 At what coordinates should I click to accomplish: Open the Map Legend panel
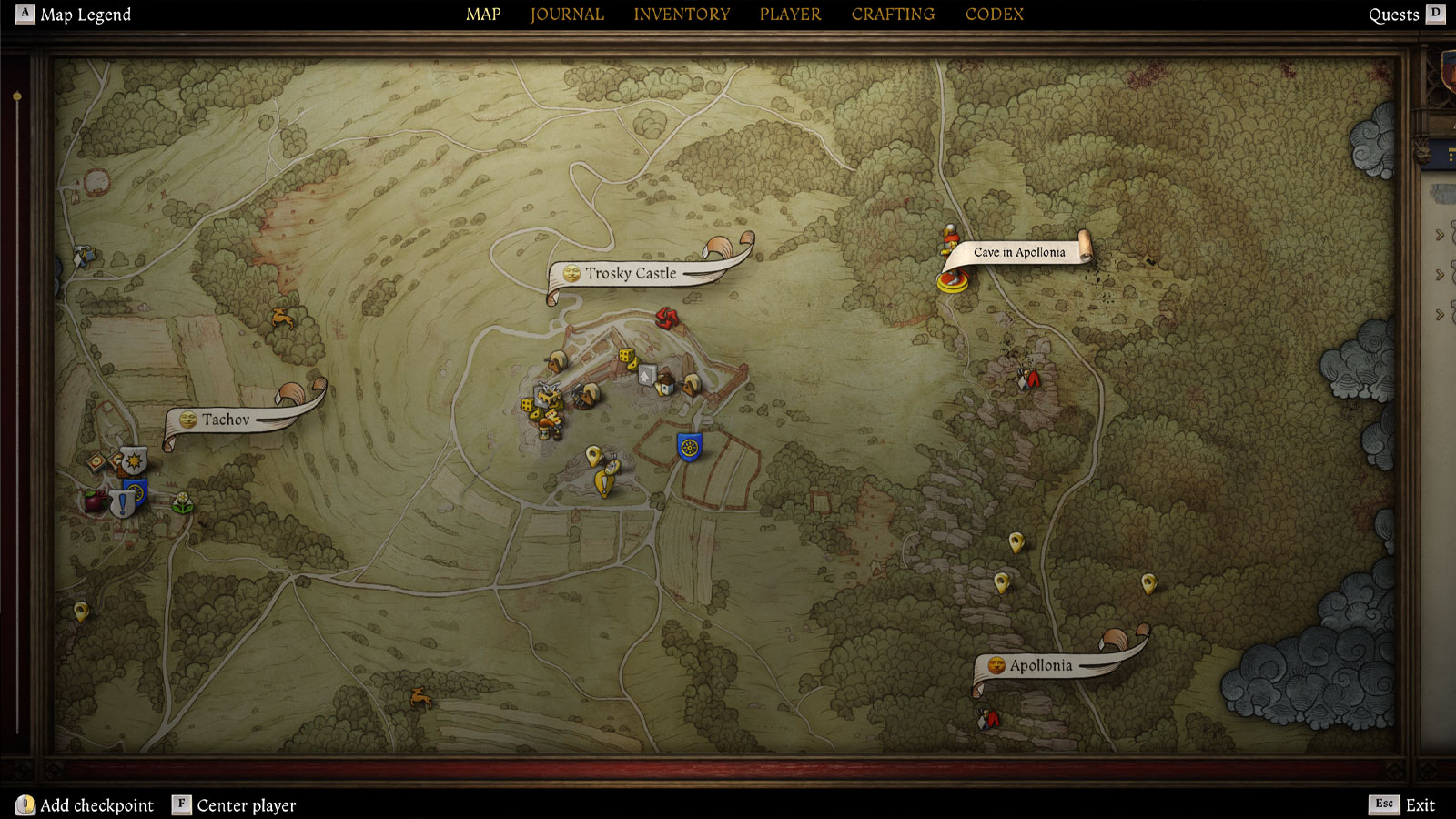[x=75, y=15]
